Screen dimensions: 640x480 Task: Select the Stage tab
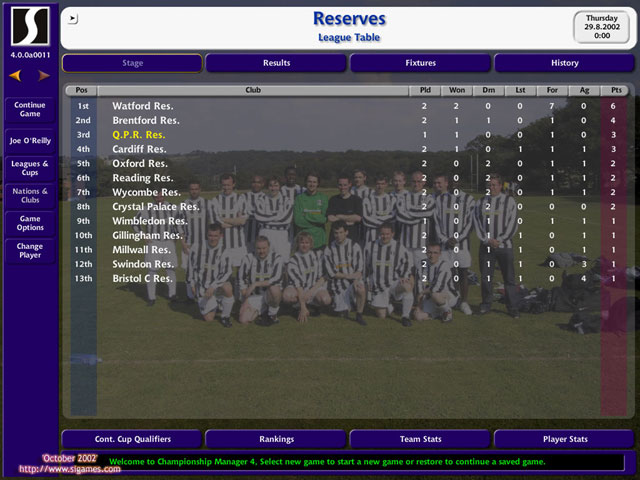pos(132,63)
